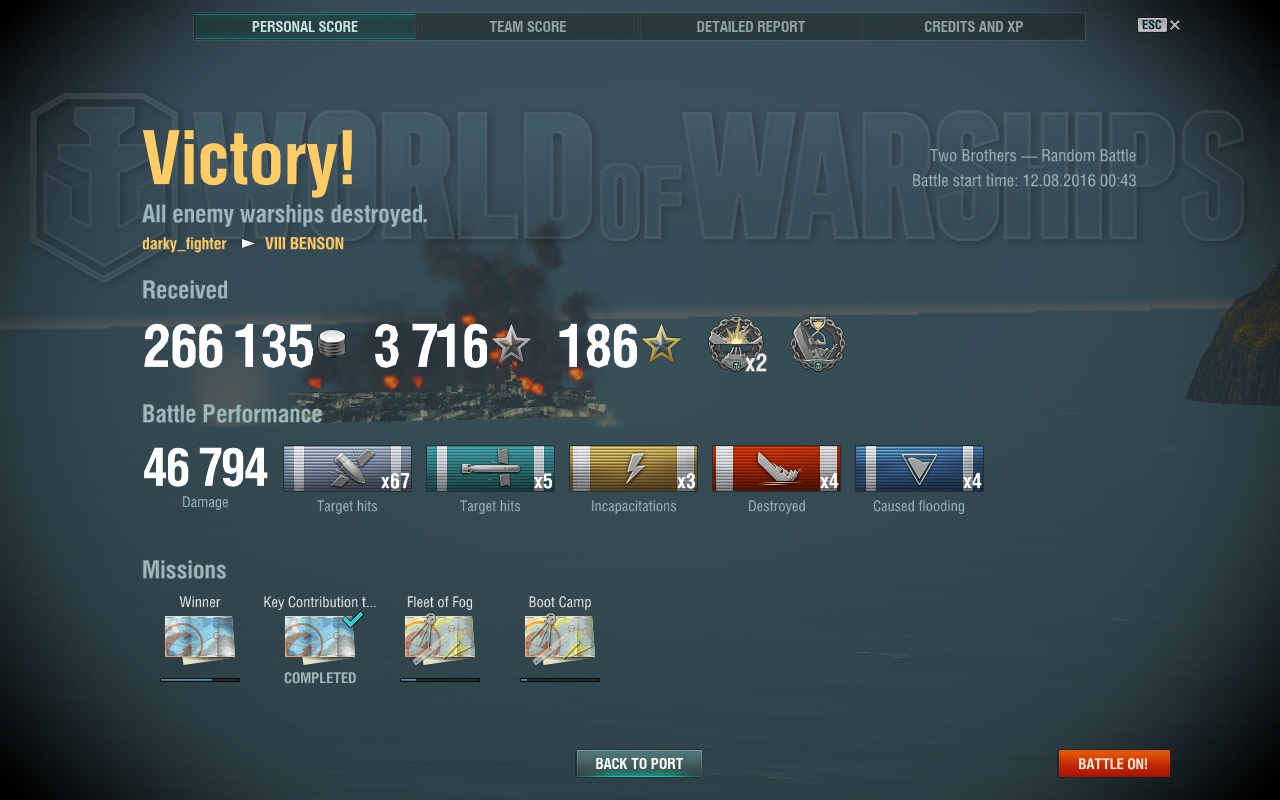This screenshot has width=1280, height=800.
Task: Show the Credits and XP tab
Action: tap(973, 27)
